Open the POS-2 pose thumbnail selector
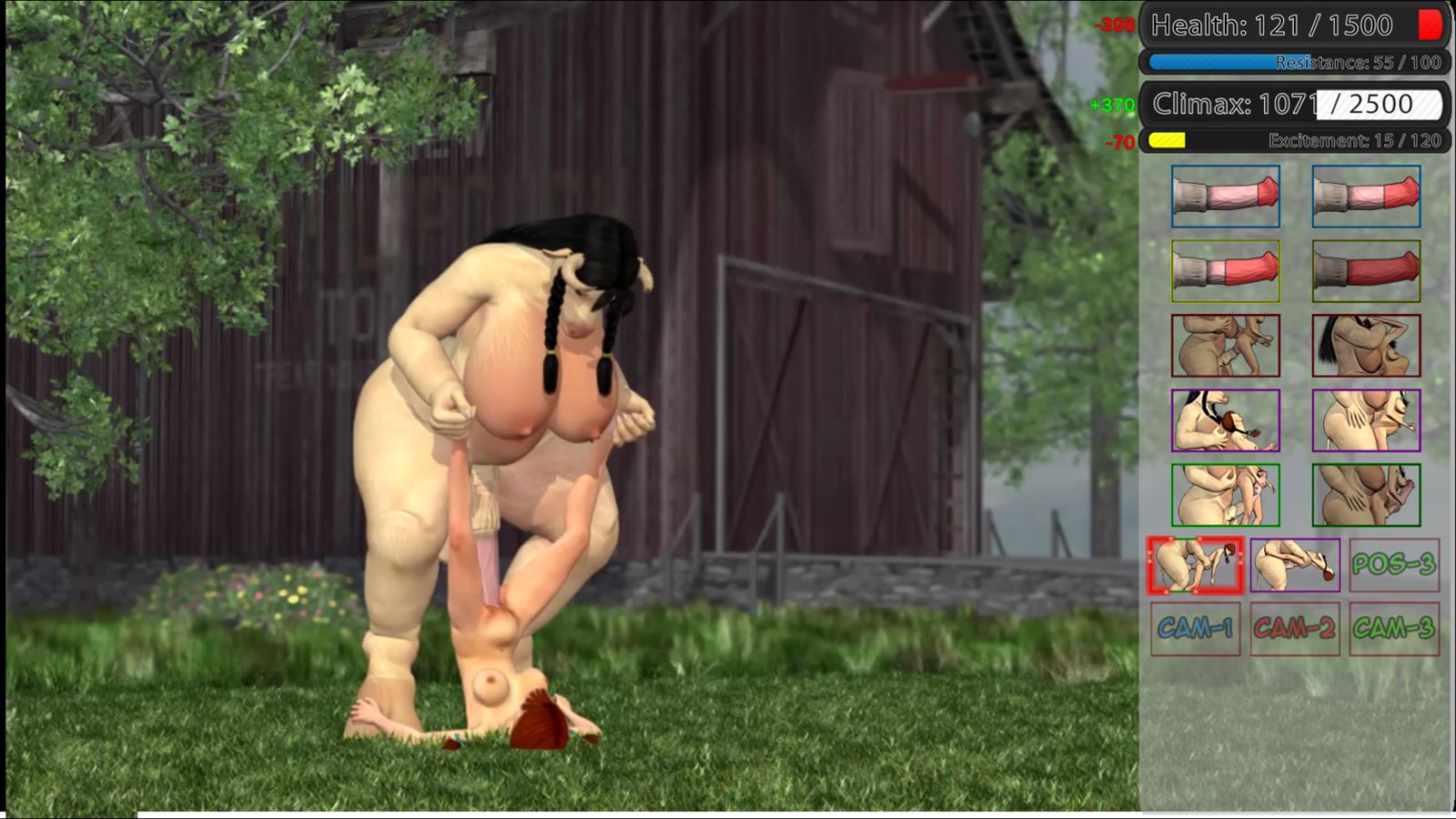 1294,566
